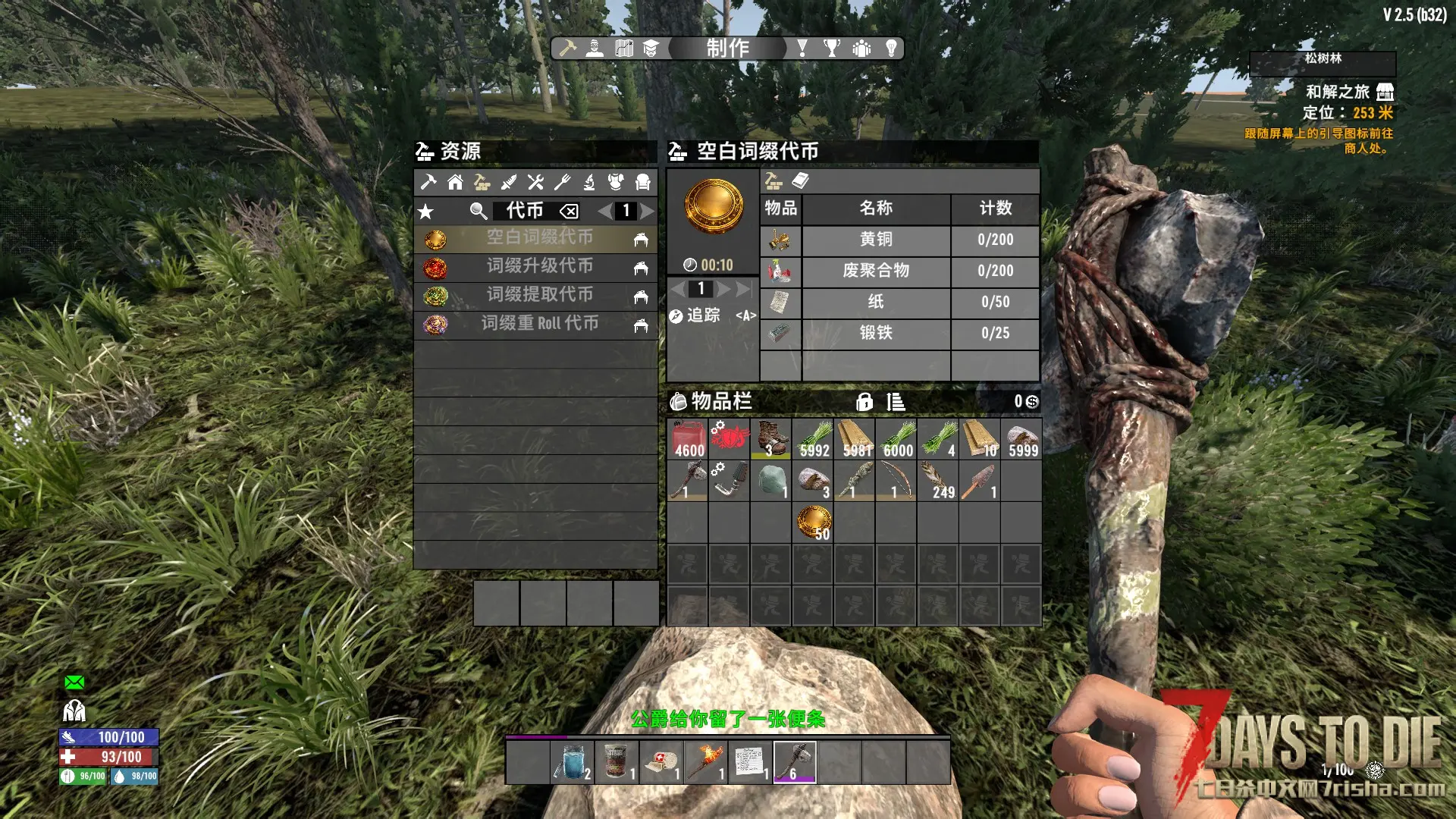Increase the craft quantity by one

tap(723, 289)
